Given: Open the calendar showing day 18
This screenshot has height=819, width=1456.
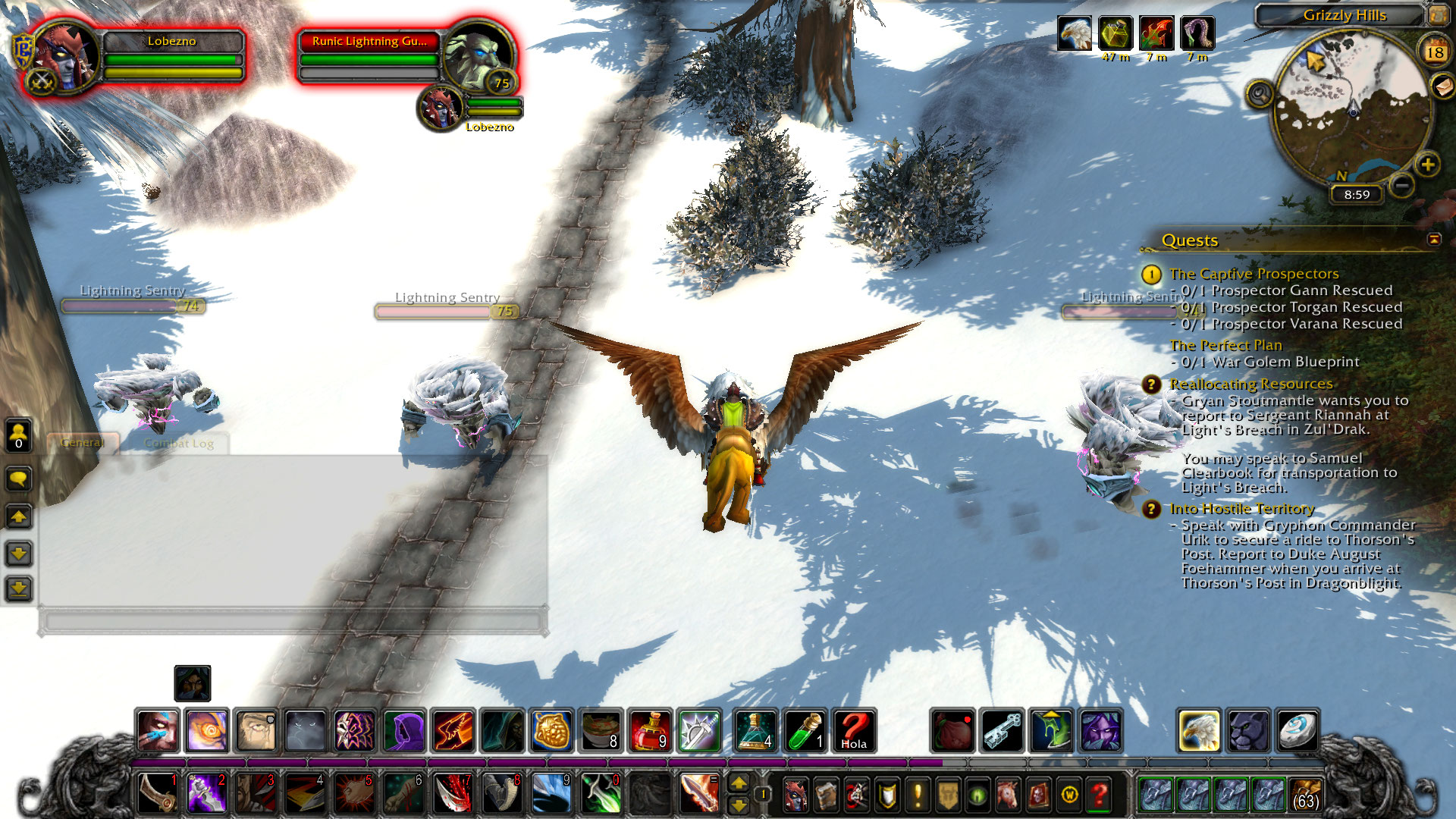Looking at the screenshot, I should [1434, 52].
